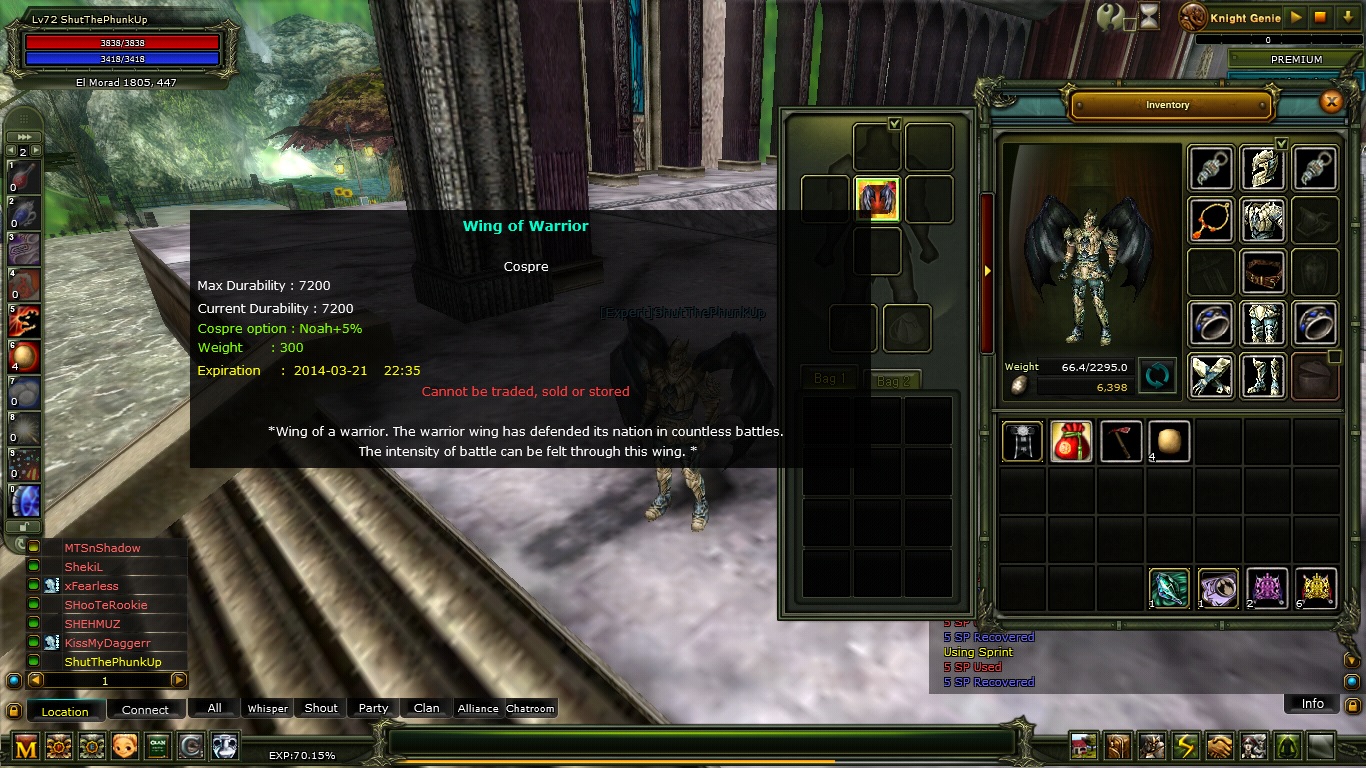Click the handshake trade icon
This screenshot has width=1366, height=768.
[x=1219, y=746]
